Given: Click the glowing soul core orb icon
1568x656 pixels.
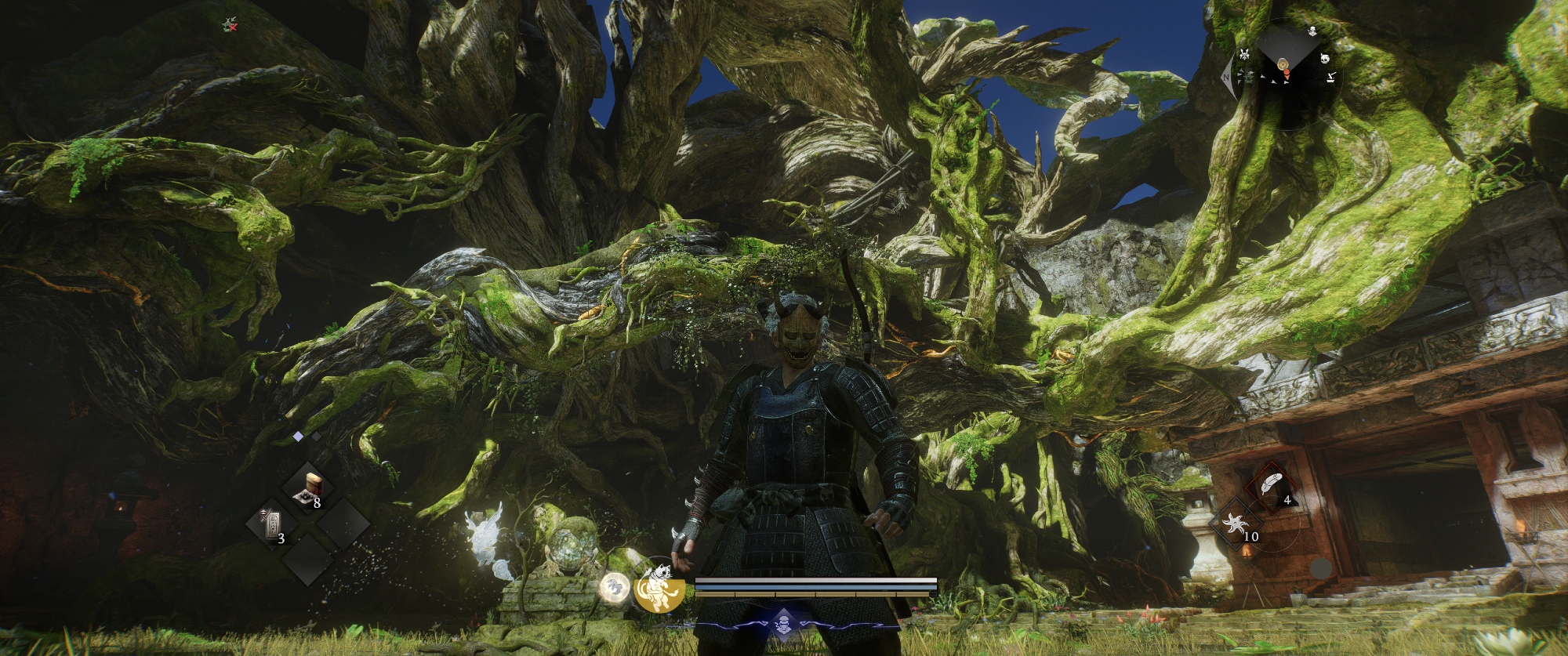Looking at the screenshot, I should click(614, 587).
